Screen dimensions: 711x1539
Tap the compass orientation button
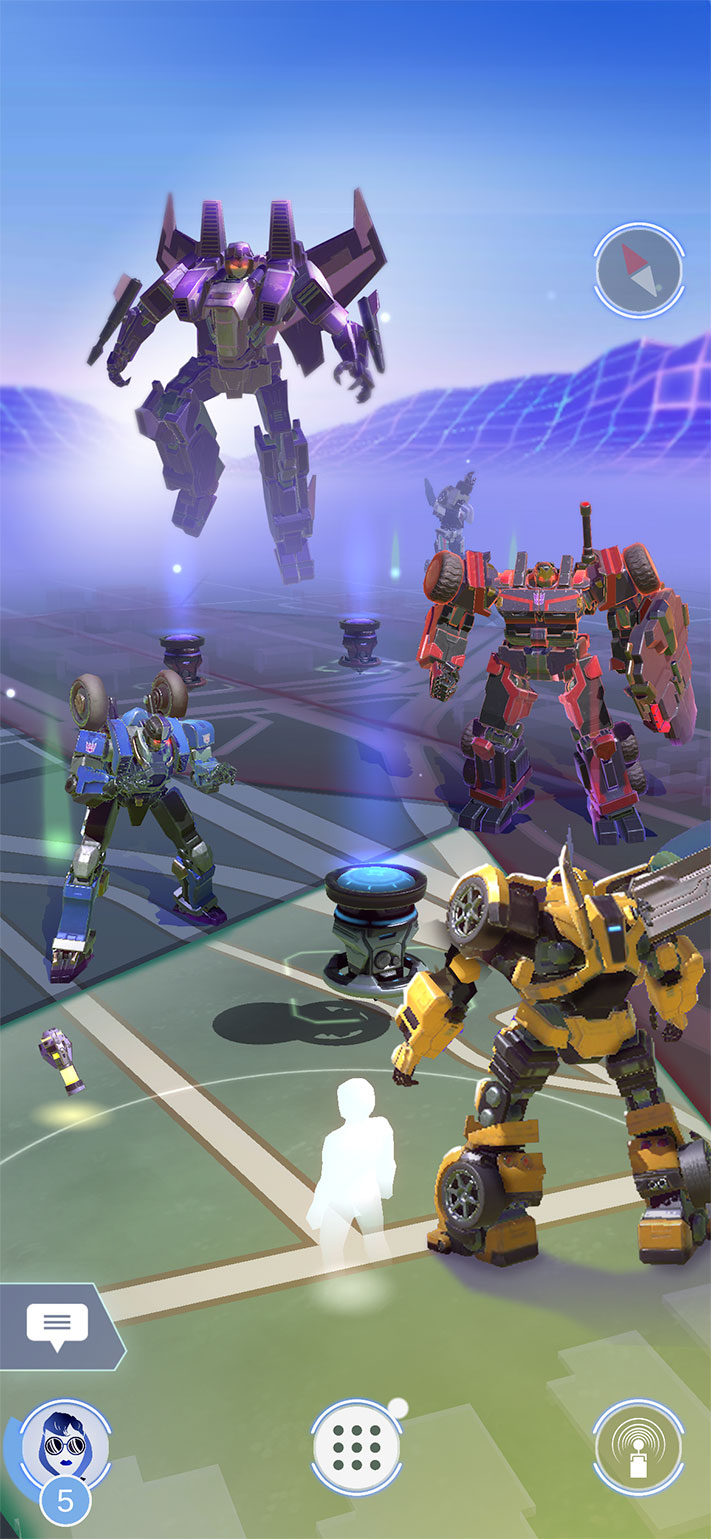[638, 269]
